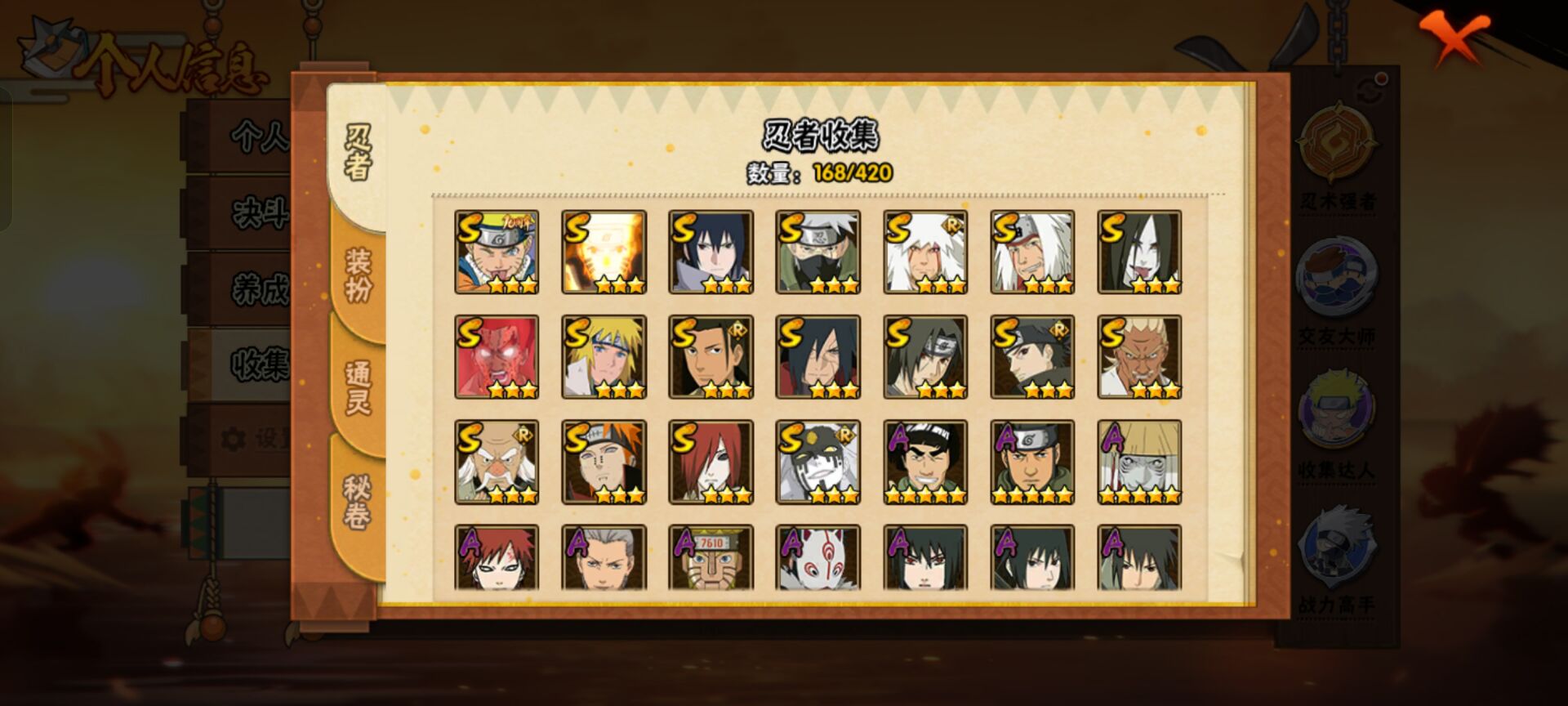Select the orange-haired Pain ninja card
This screenshot has height=706, width=1568.
point(604,462)
